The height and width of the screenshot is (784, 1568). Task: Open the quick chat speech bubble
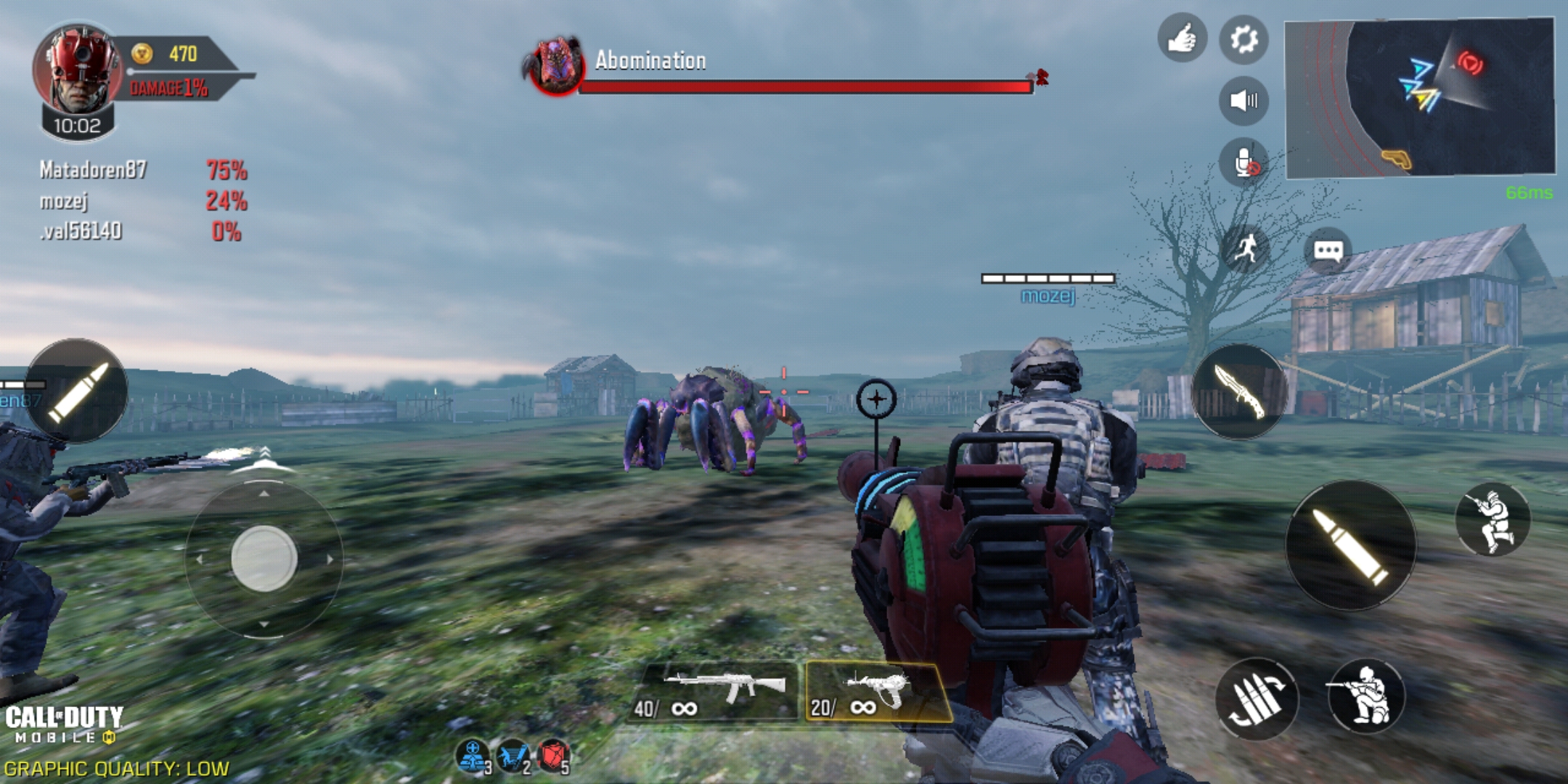click(x=1328, y=251)
